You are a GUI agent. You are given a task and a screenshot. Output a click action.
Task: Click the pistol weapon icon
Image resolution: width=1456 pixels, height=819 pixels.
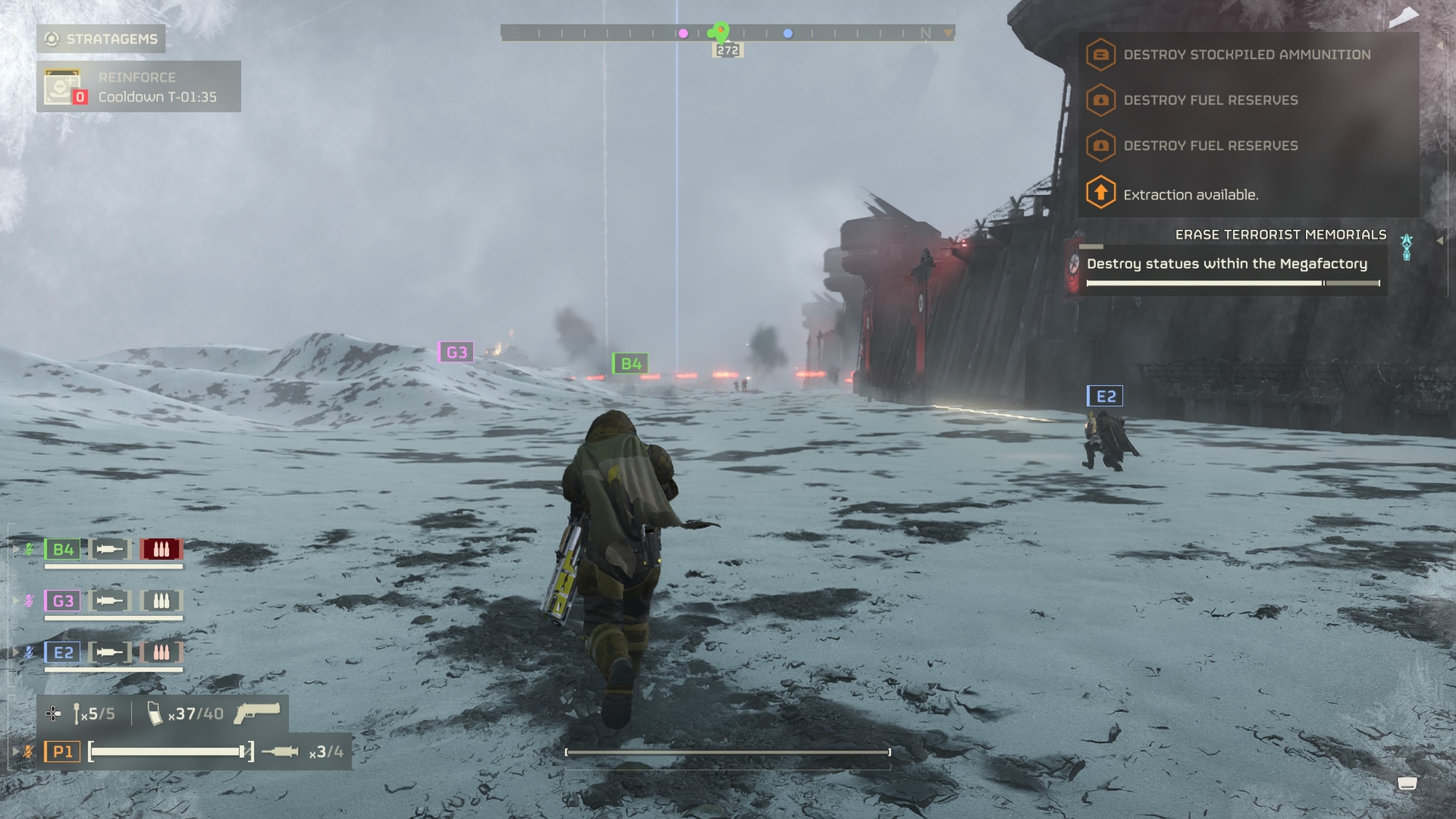point(257,713)
